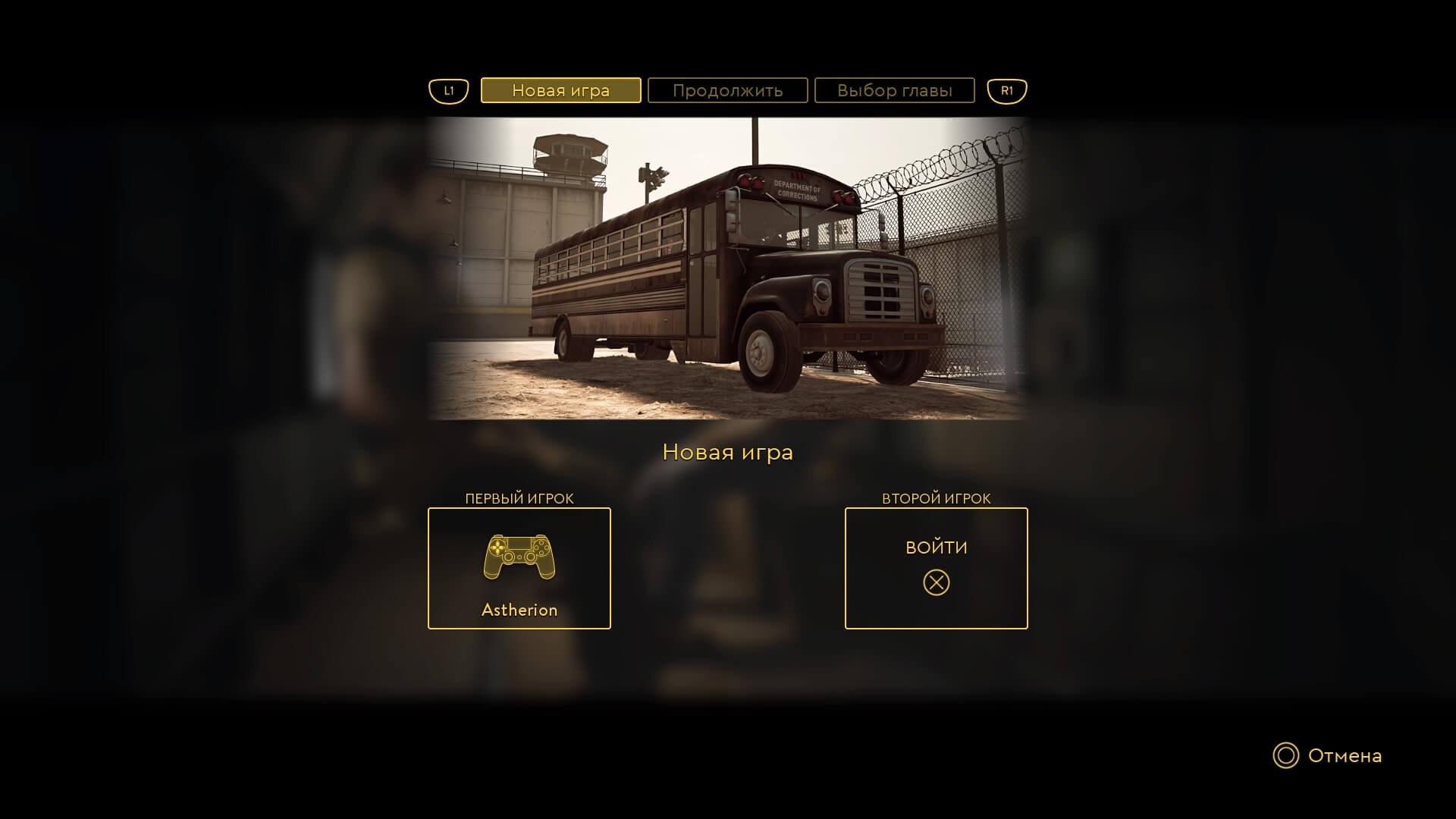Open the Продолжить tab
Image resolution: width=1456 pixels, height=819 pixels.
727,90
